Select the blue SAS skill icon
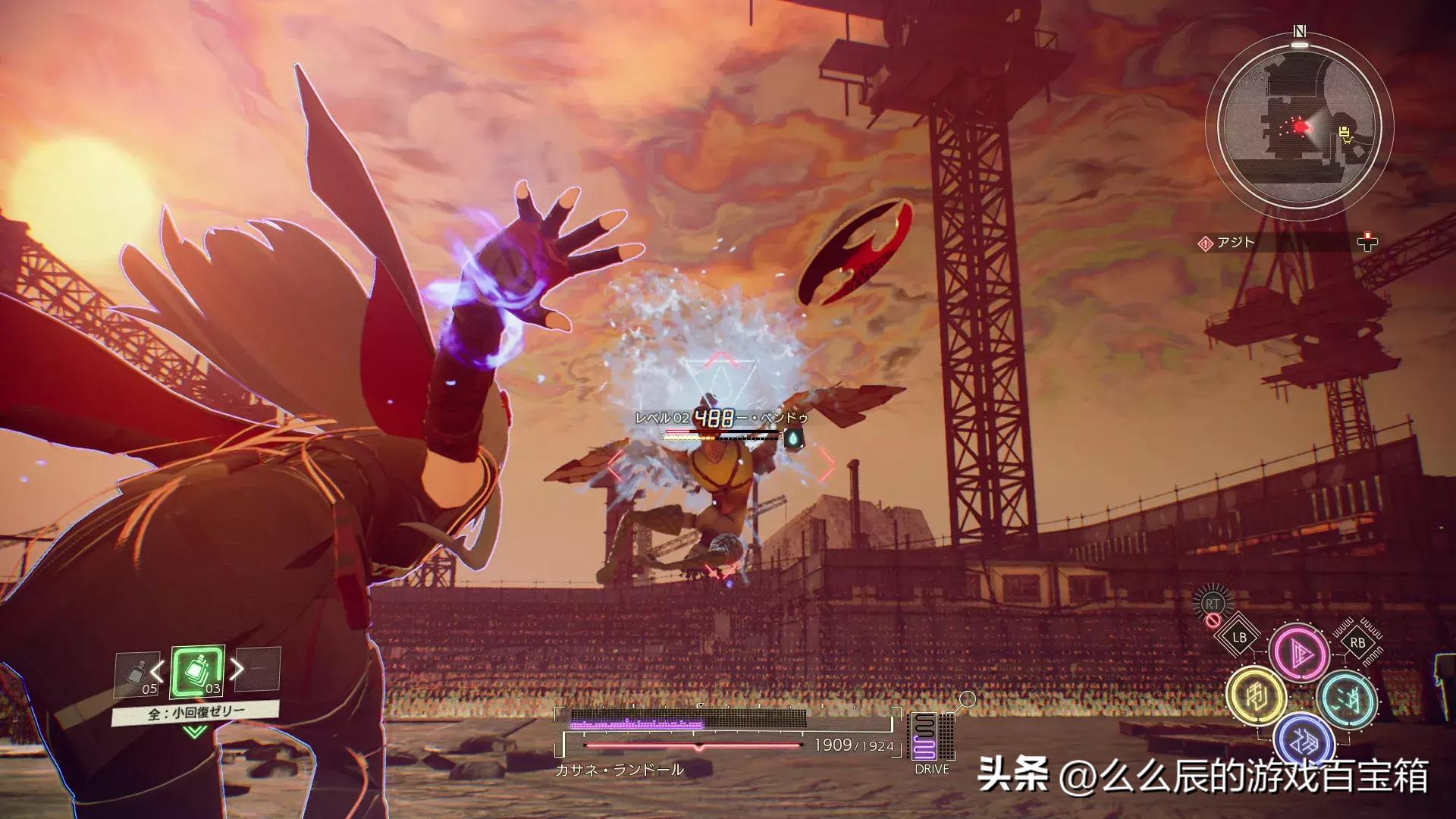1456x819 pixels. point(1302,739)
